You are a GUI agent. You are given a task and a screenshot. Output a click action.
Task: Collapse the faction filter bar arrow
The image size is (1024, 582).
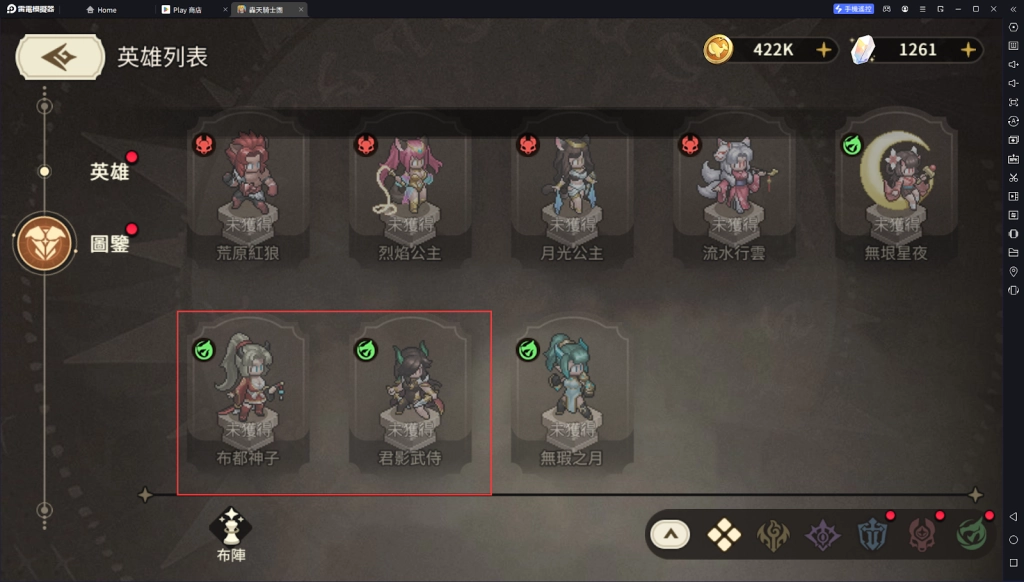pyautogui.click(x=671, y=535)
